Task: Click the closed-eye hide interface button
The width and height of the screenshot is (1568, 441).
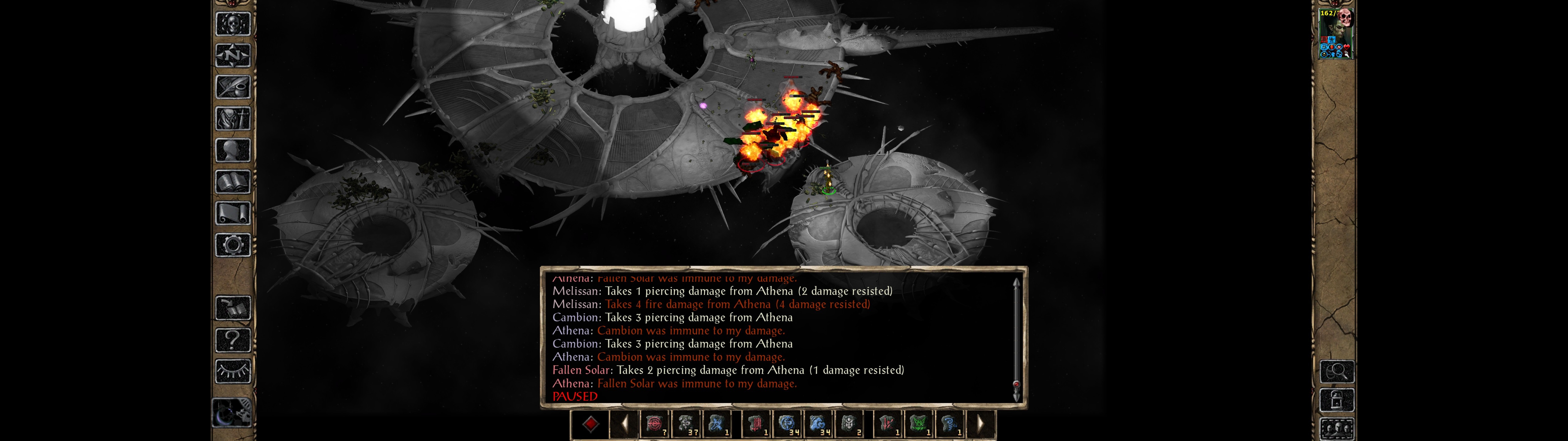Action: [233, 371]
